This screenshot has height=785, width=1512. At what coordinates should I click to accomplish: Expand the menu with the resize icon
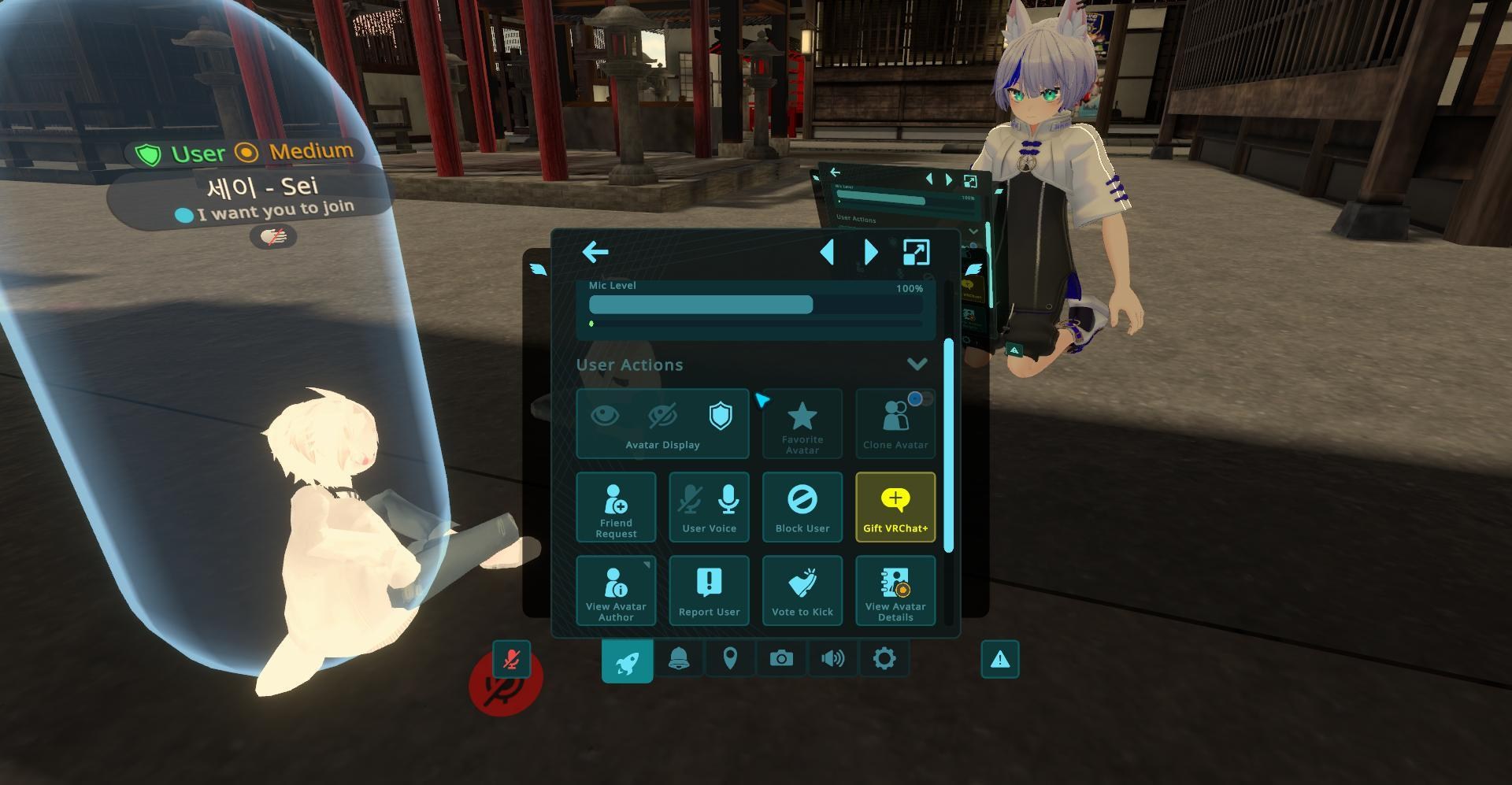click(914, 252)
